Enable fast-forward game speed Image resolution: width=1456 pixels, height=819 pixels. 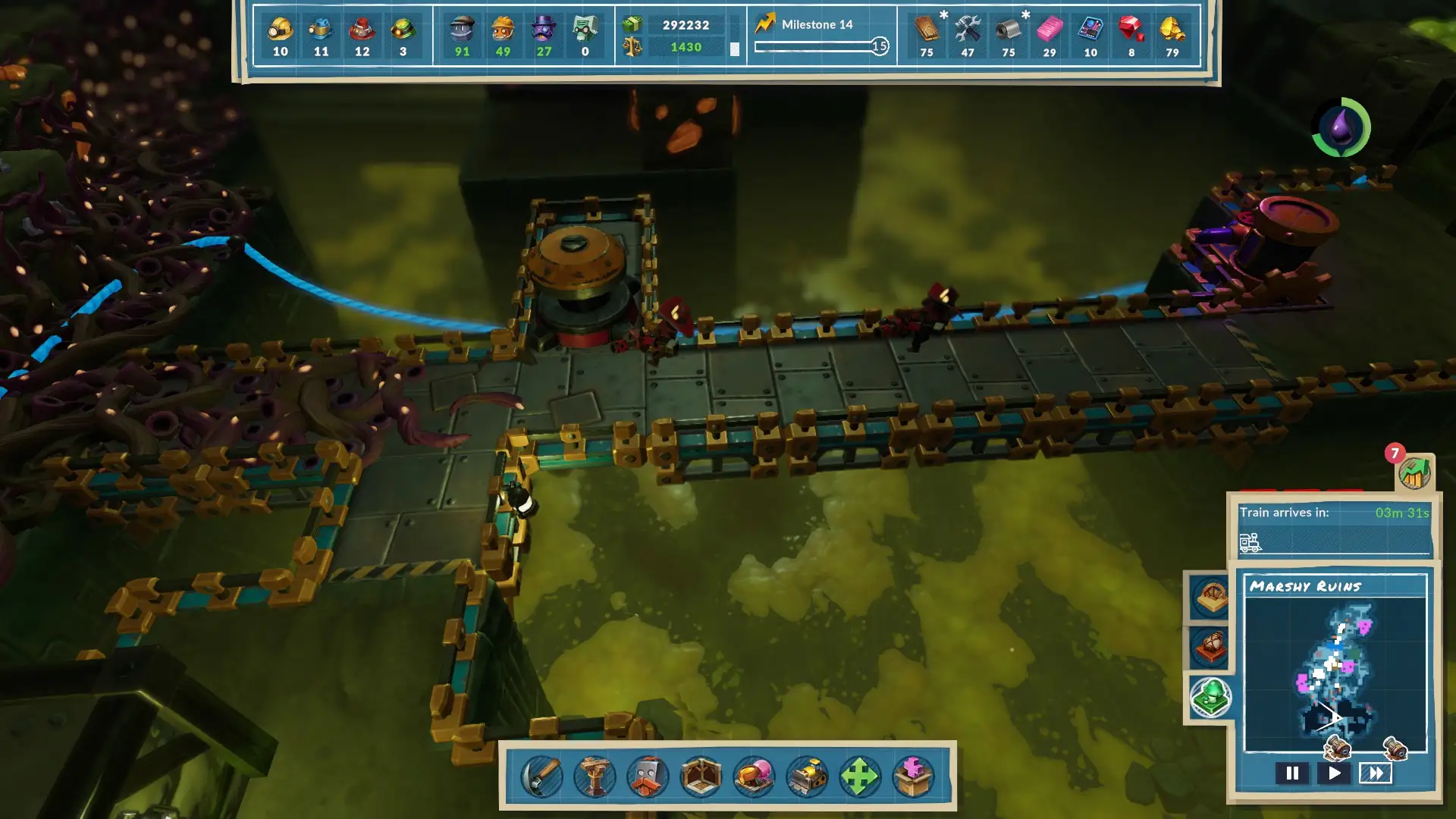pyautogui.click(x=1376, y=774)
